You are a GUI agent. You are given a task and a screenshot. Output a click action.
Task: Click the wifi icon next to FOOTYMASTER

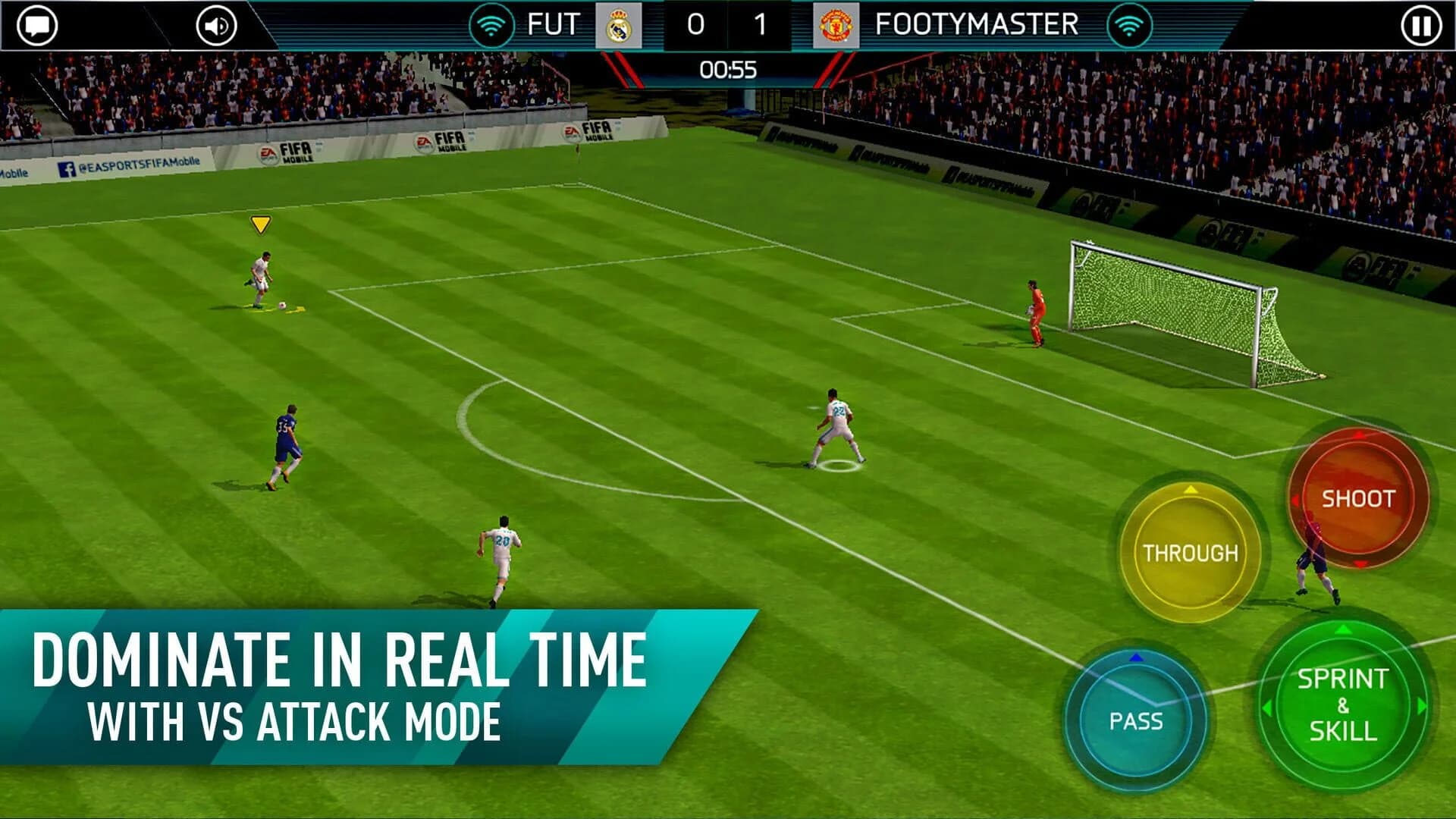(x=1131, y=24)
